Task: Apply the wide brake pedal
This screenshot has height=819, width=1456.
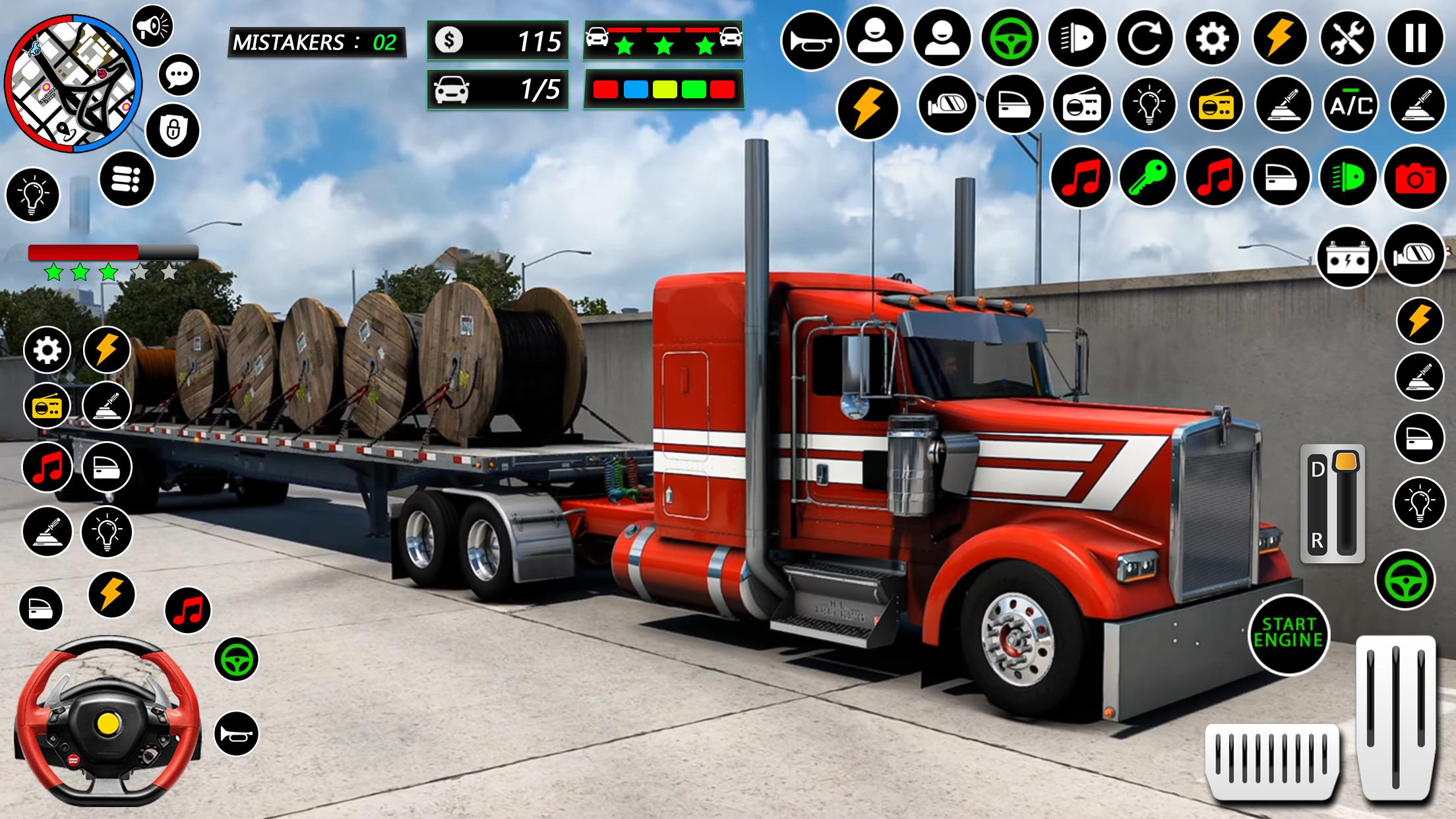Action: (x=1272, y=760)
